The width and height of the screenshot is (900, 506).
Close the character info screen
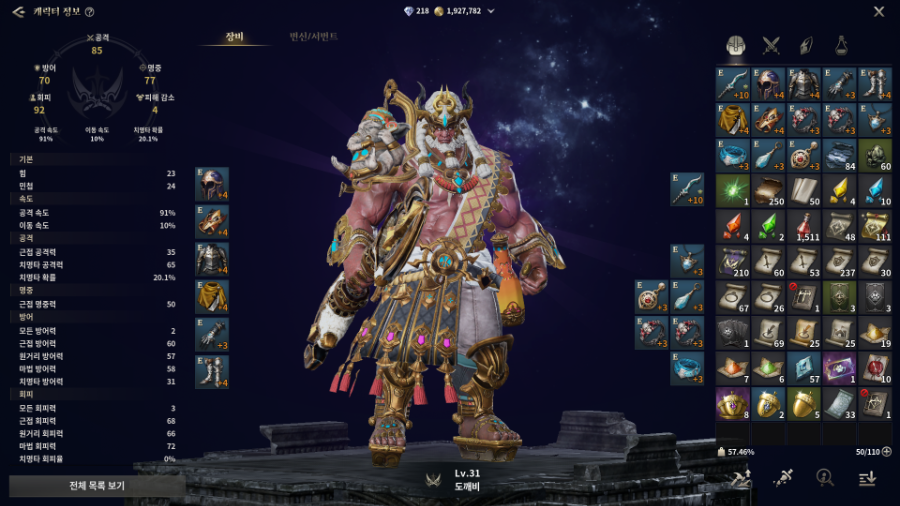point(879,12)
